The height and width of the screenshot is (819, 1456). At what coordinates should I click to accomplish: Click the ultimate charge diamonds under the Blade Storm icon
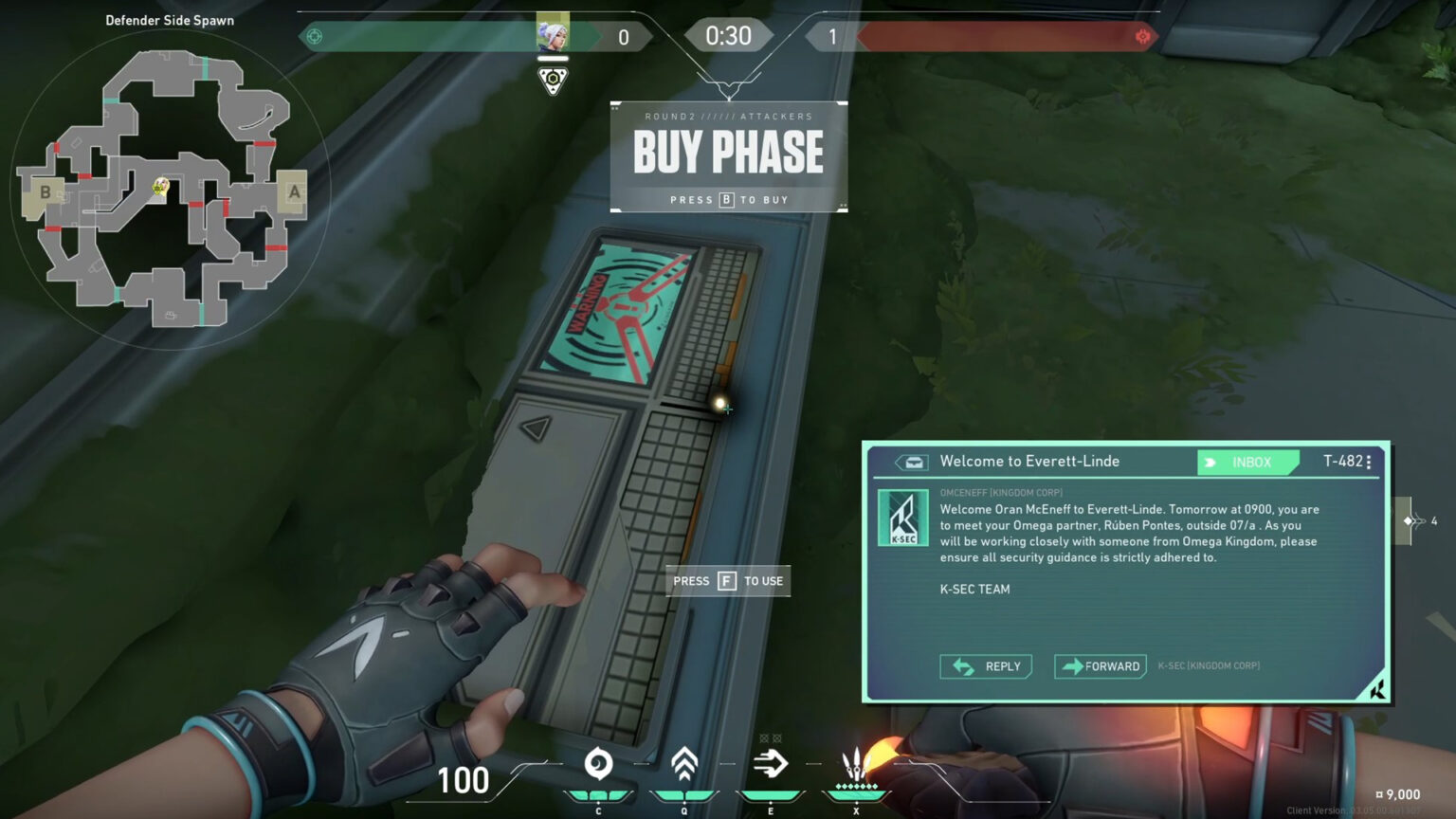(x=856, y=788)
